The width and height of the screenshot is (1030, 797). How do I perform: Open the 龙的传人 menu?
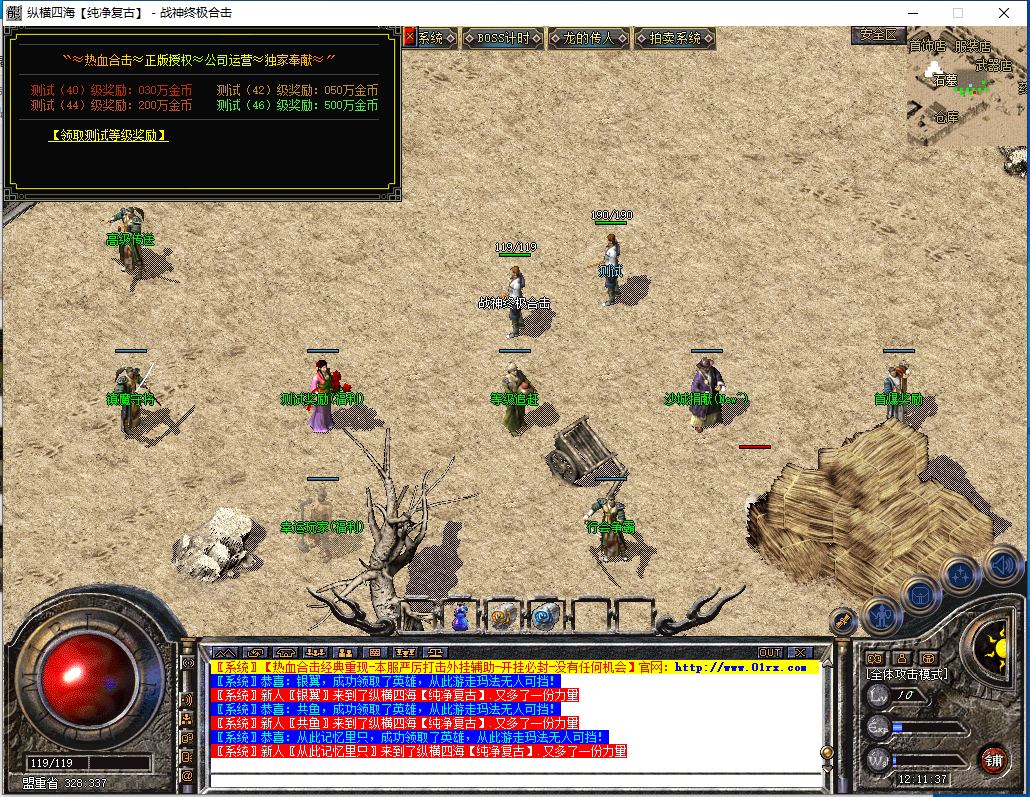pyautogui.click(x=588, y=38)
